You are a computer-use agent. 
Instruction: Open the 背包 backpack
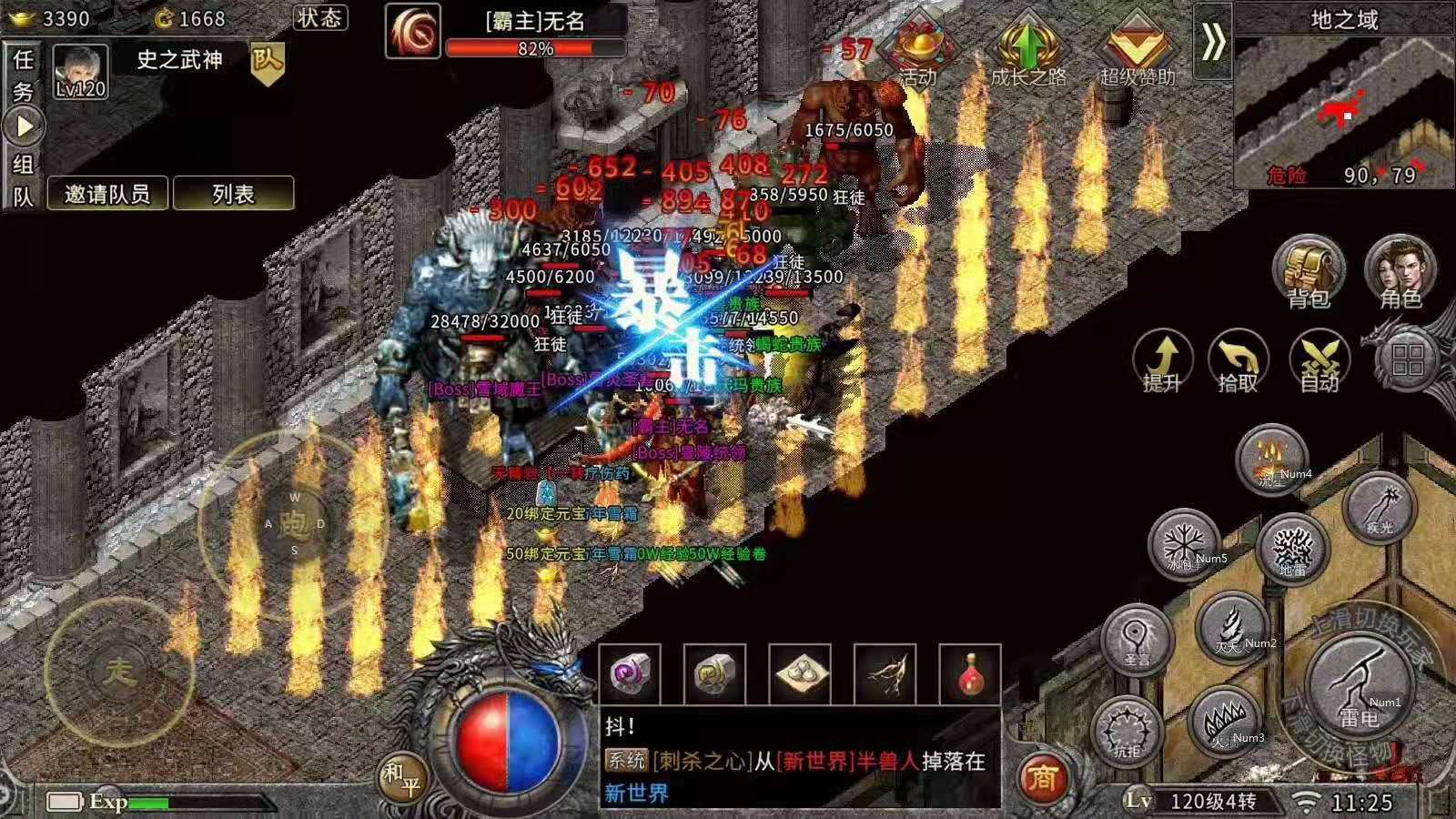click(1309, 271)
